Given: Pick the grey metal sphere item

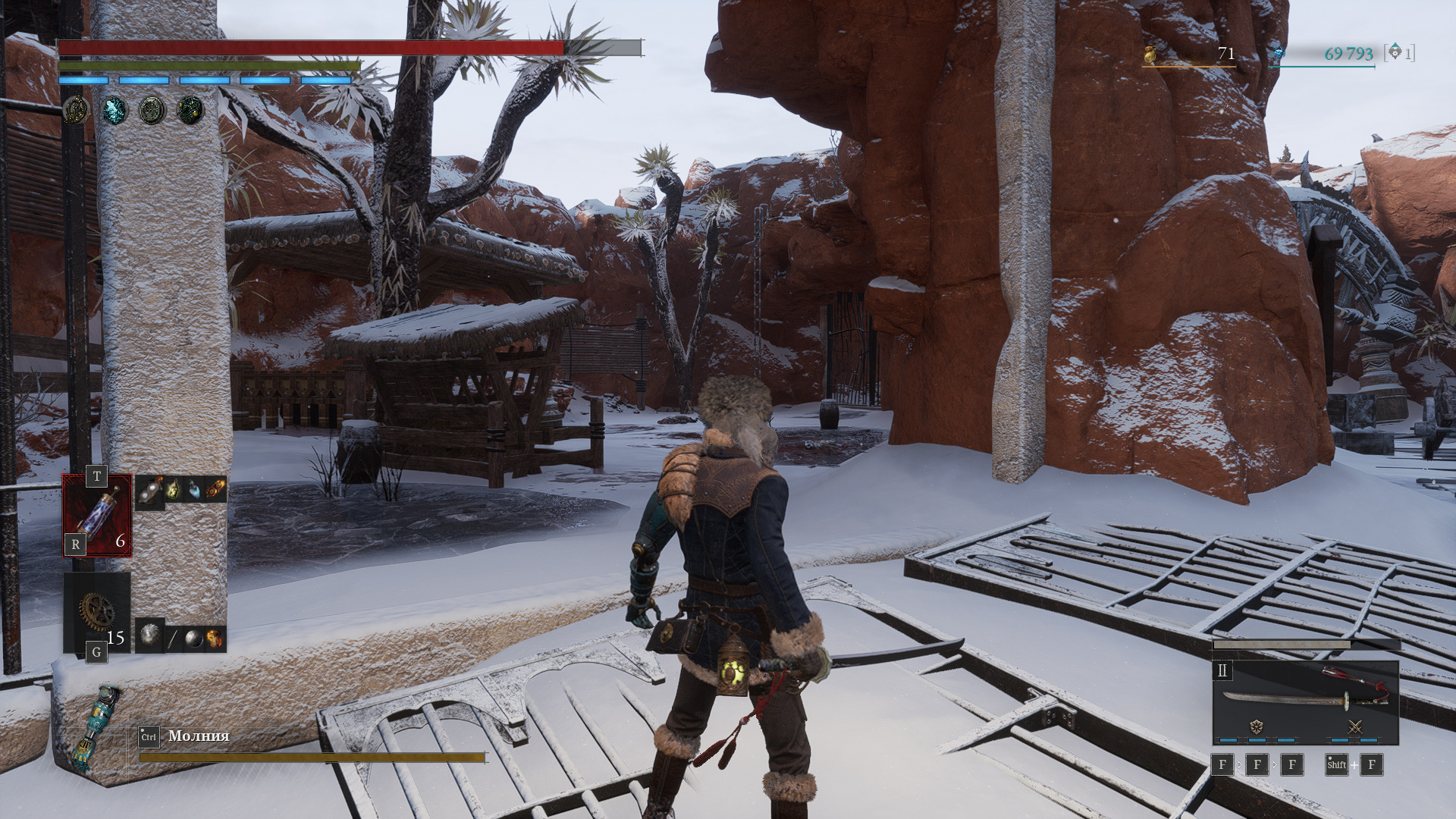Looking at the screenshot, I should [x=194, y=639].
